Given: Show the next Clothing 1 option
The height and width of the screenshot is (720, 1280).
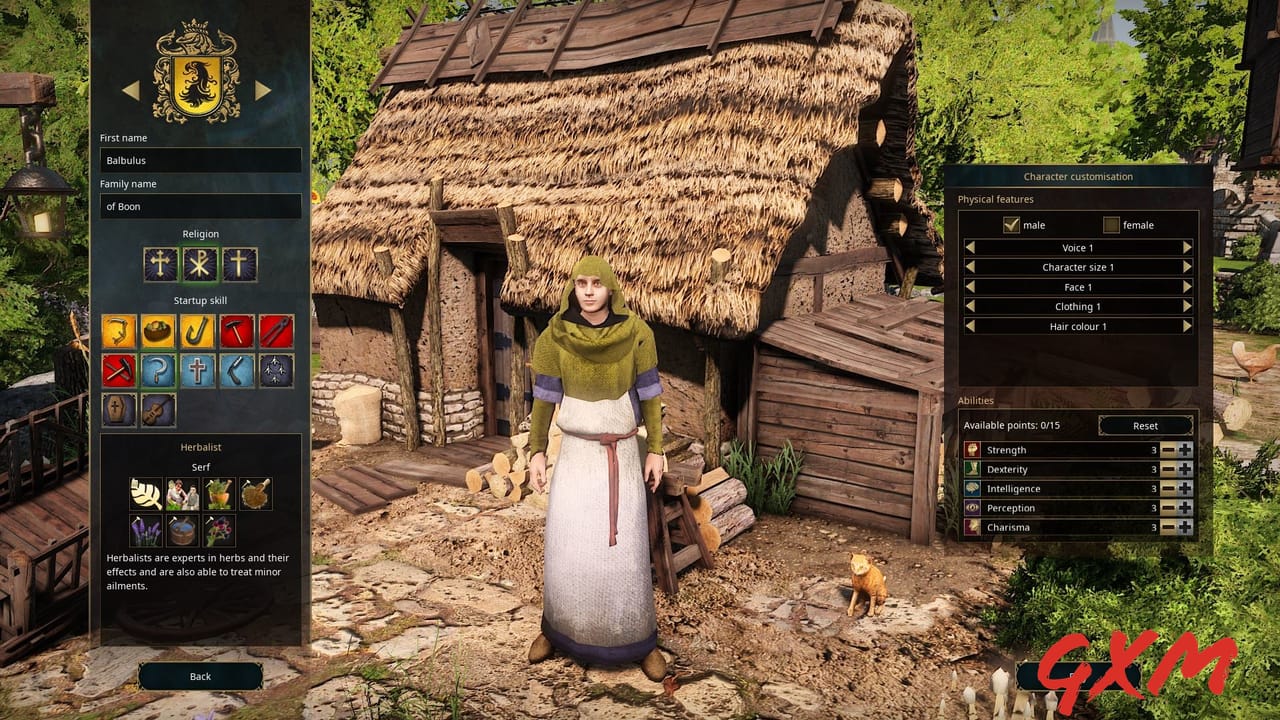Looking at the screenshot, I should point(1187,306).
